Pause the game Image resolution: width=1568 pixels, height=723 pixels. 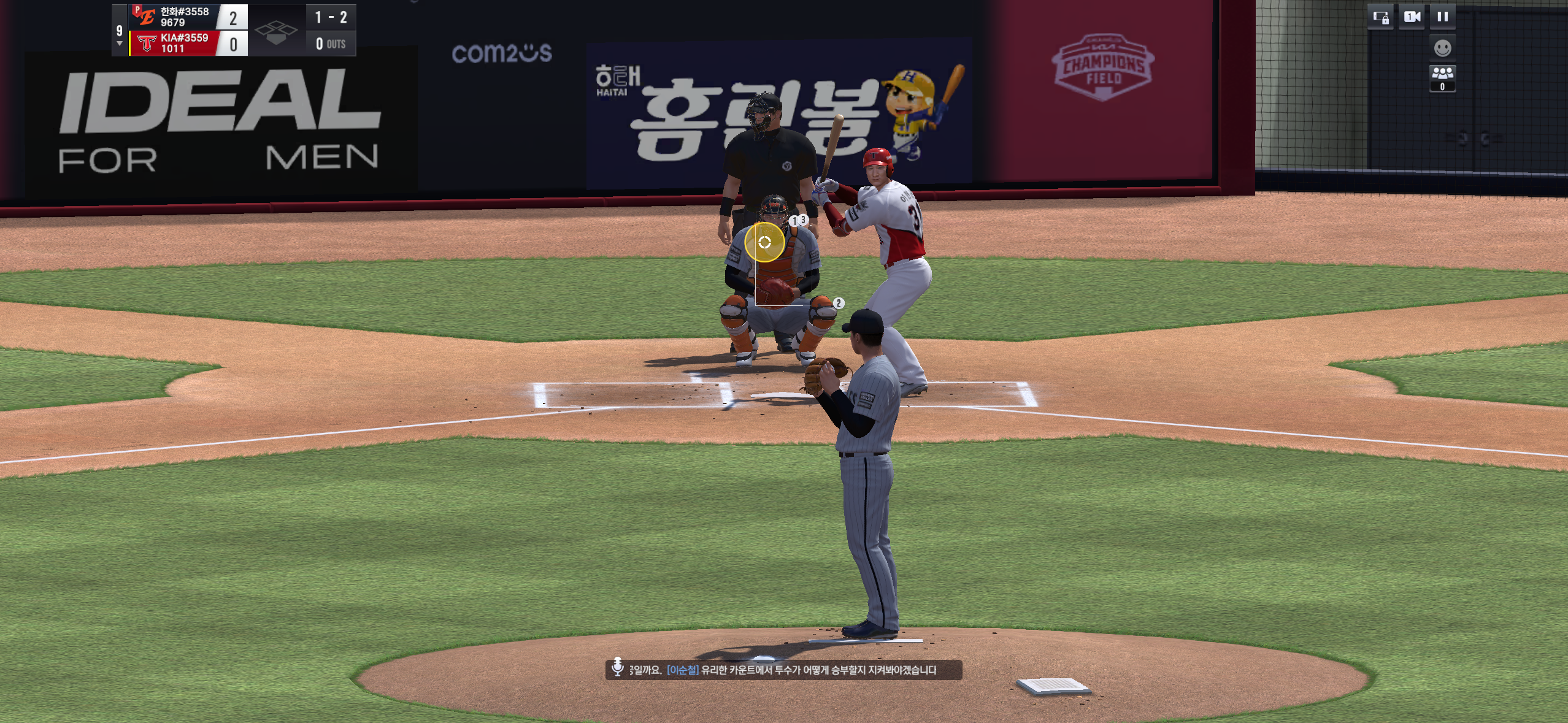pos(1442,17)
